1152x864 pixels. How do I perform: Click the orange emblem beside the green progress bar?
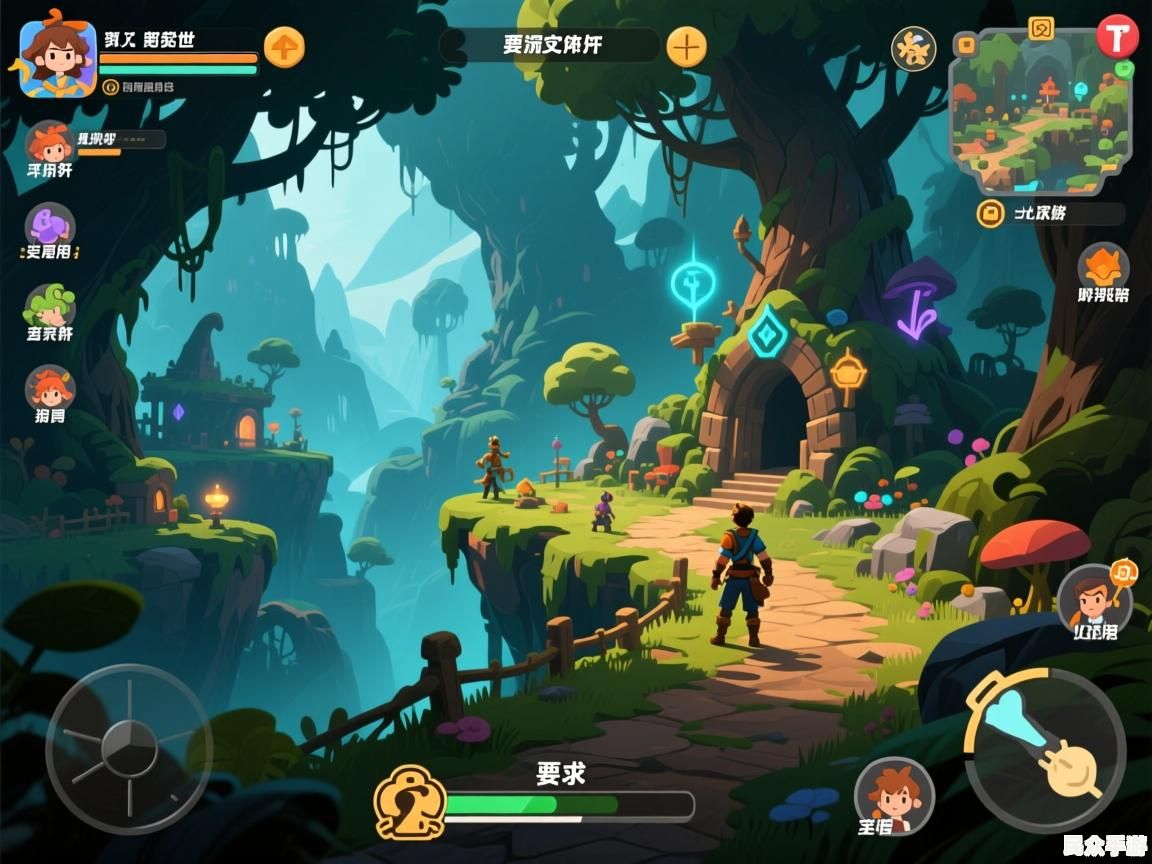click(408, 802)
